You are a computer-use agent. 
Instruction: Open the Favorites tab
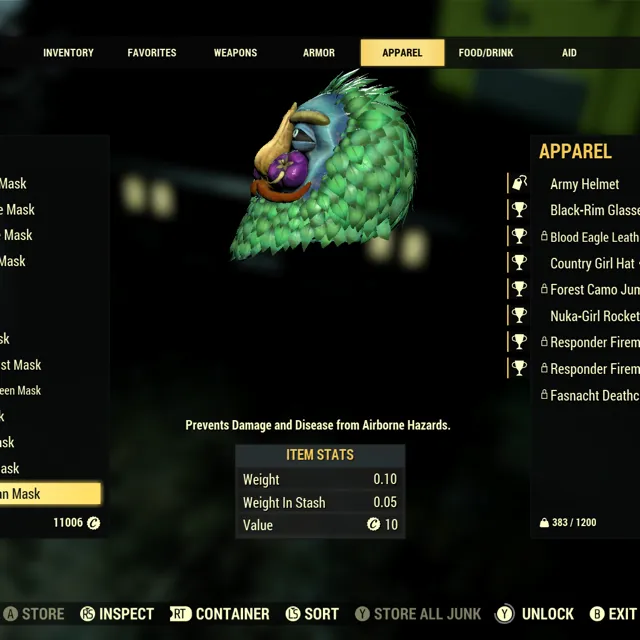tap(152, 53)
